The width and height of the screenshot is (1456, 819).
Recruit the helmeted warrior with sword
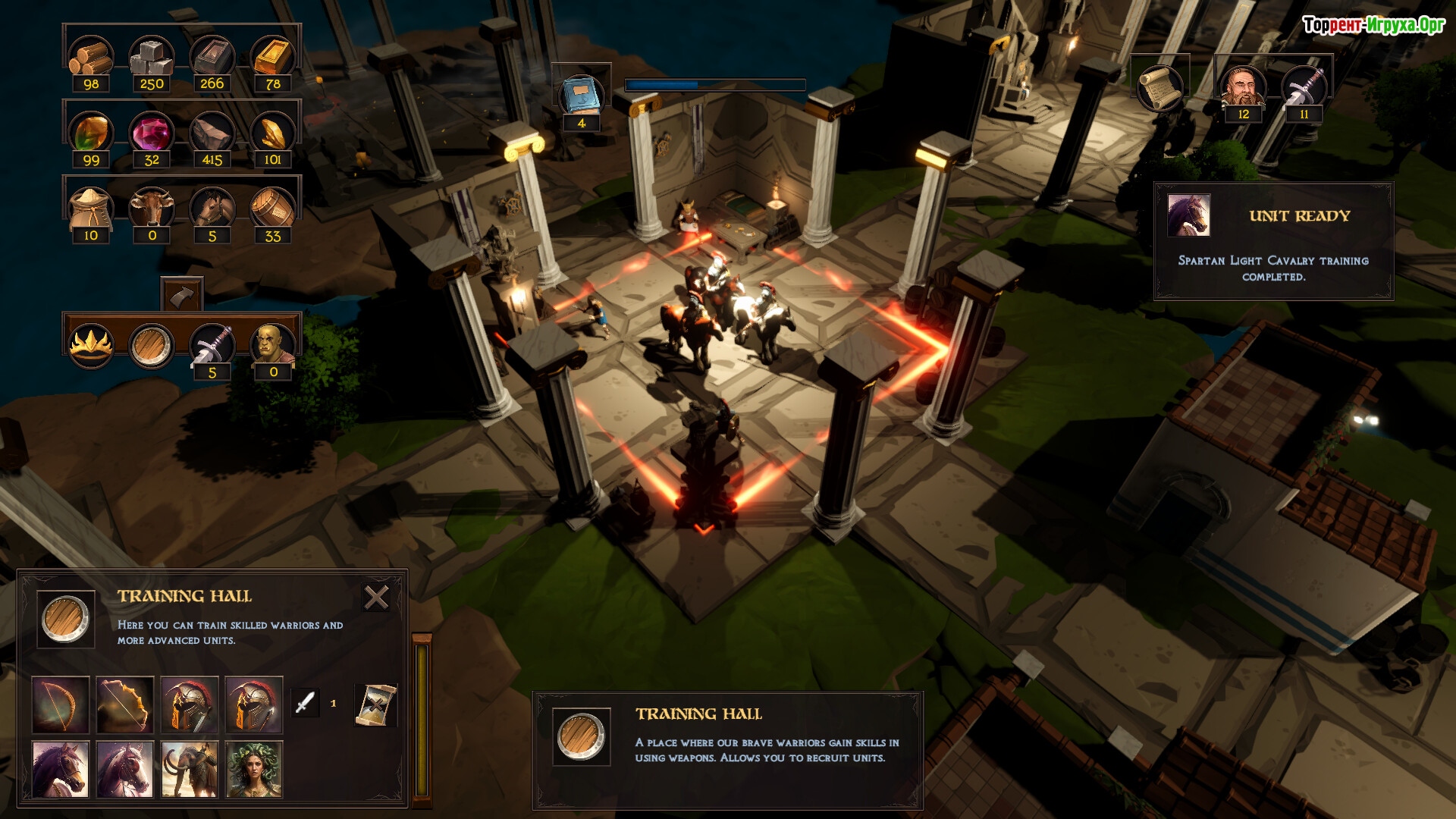click(x=190, y=704)
